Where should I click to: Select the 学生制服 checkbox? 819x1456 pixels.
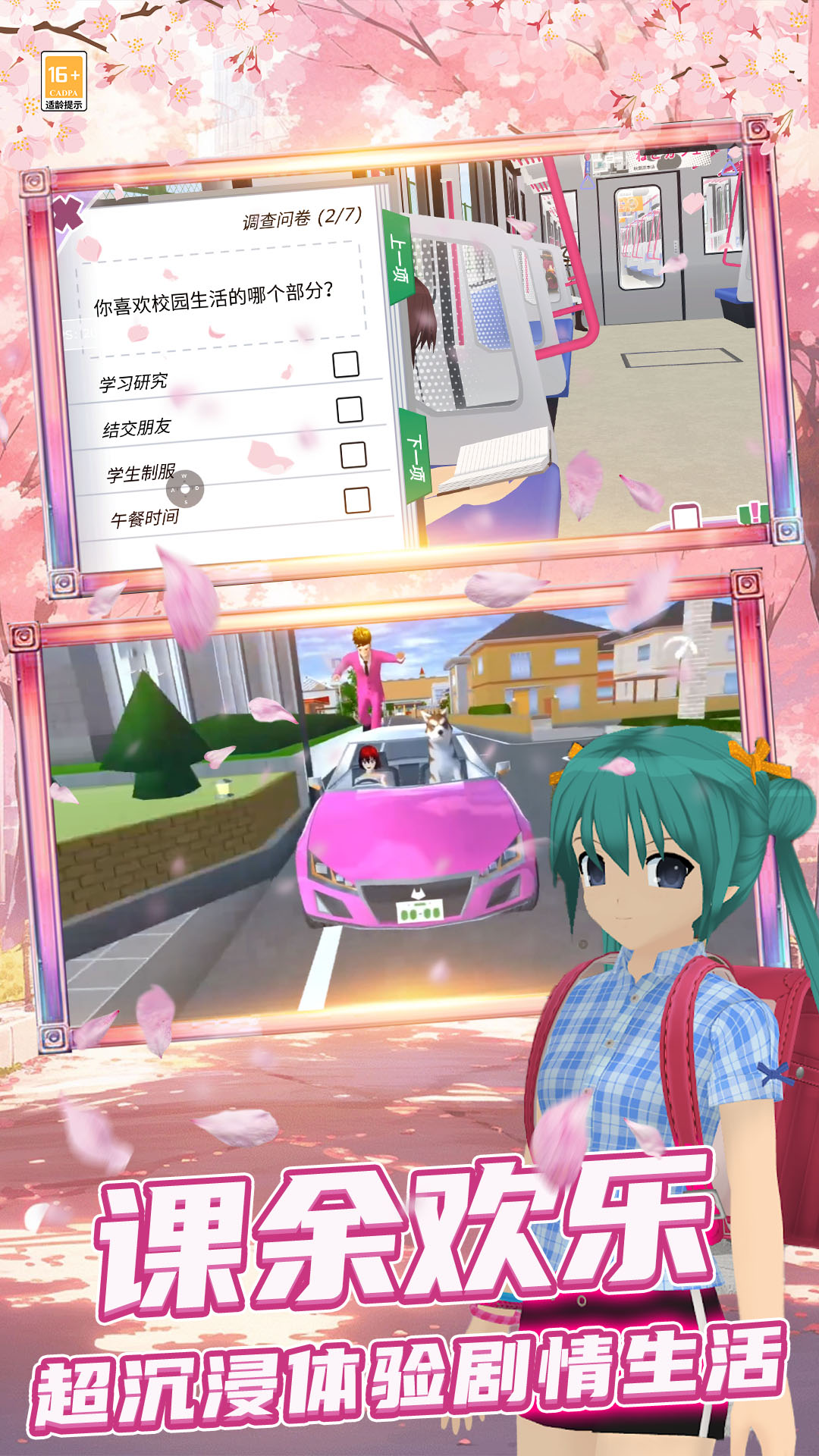(353, 455)
